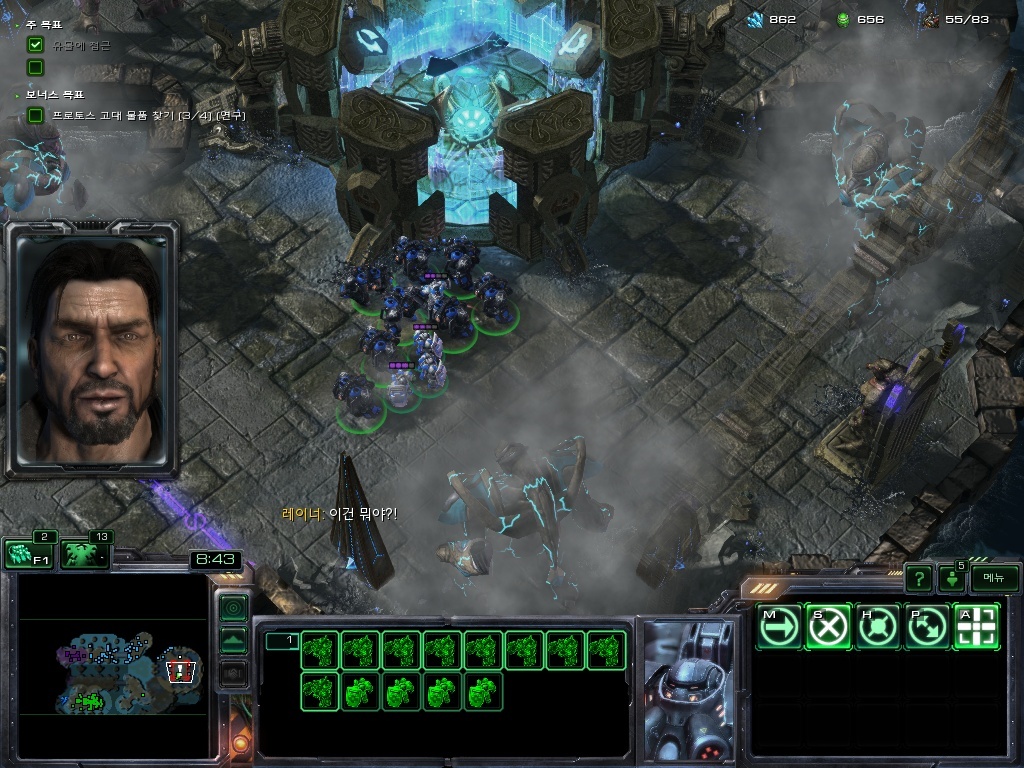Select all army units button
The height and width of the screenshot is (768, 1024).
pos(85,554)
